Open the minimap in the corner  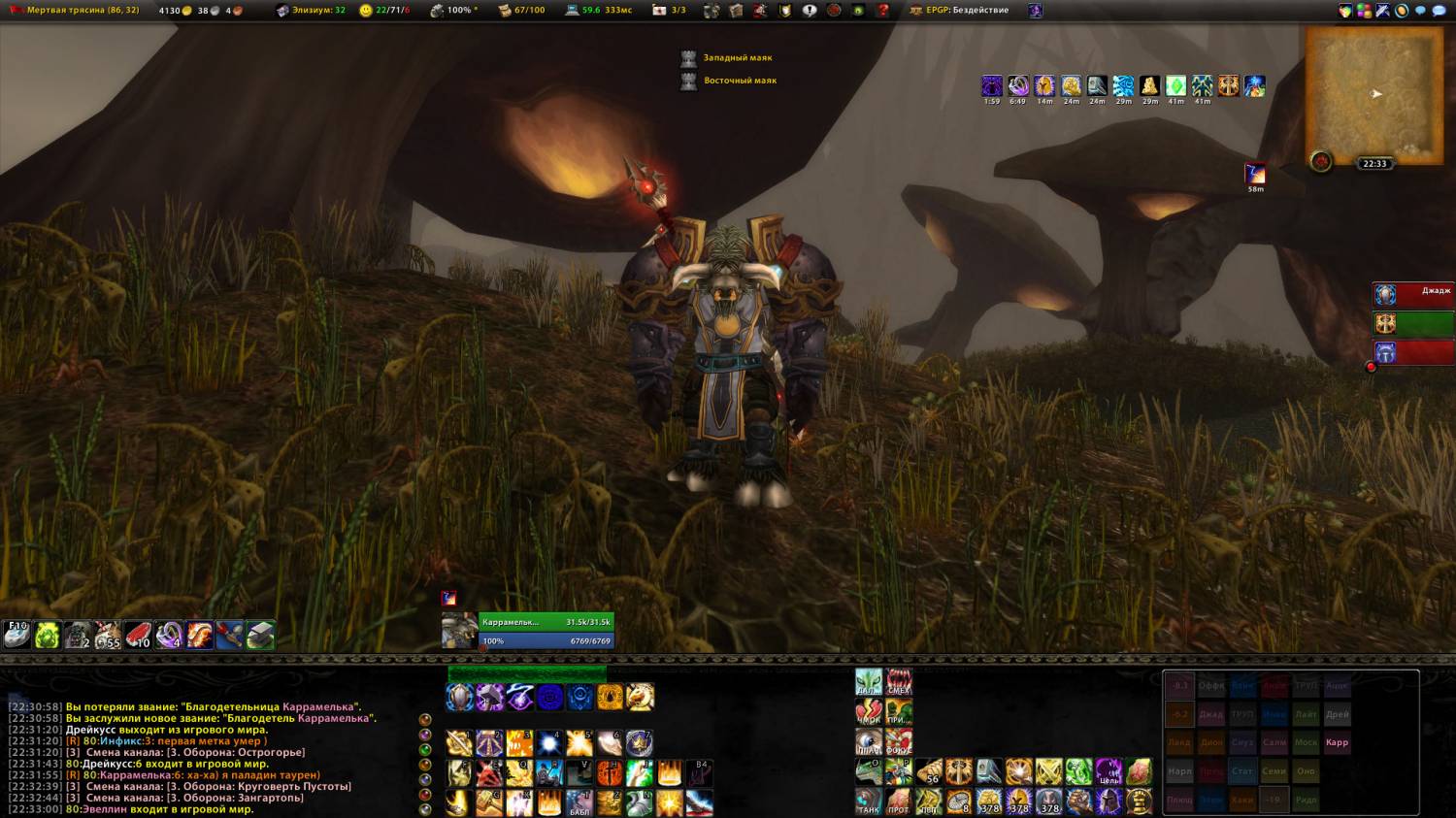coord(1373,94)
